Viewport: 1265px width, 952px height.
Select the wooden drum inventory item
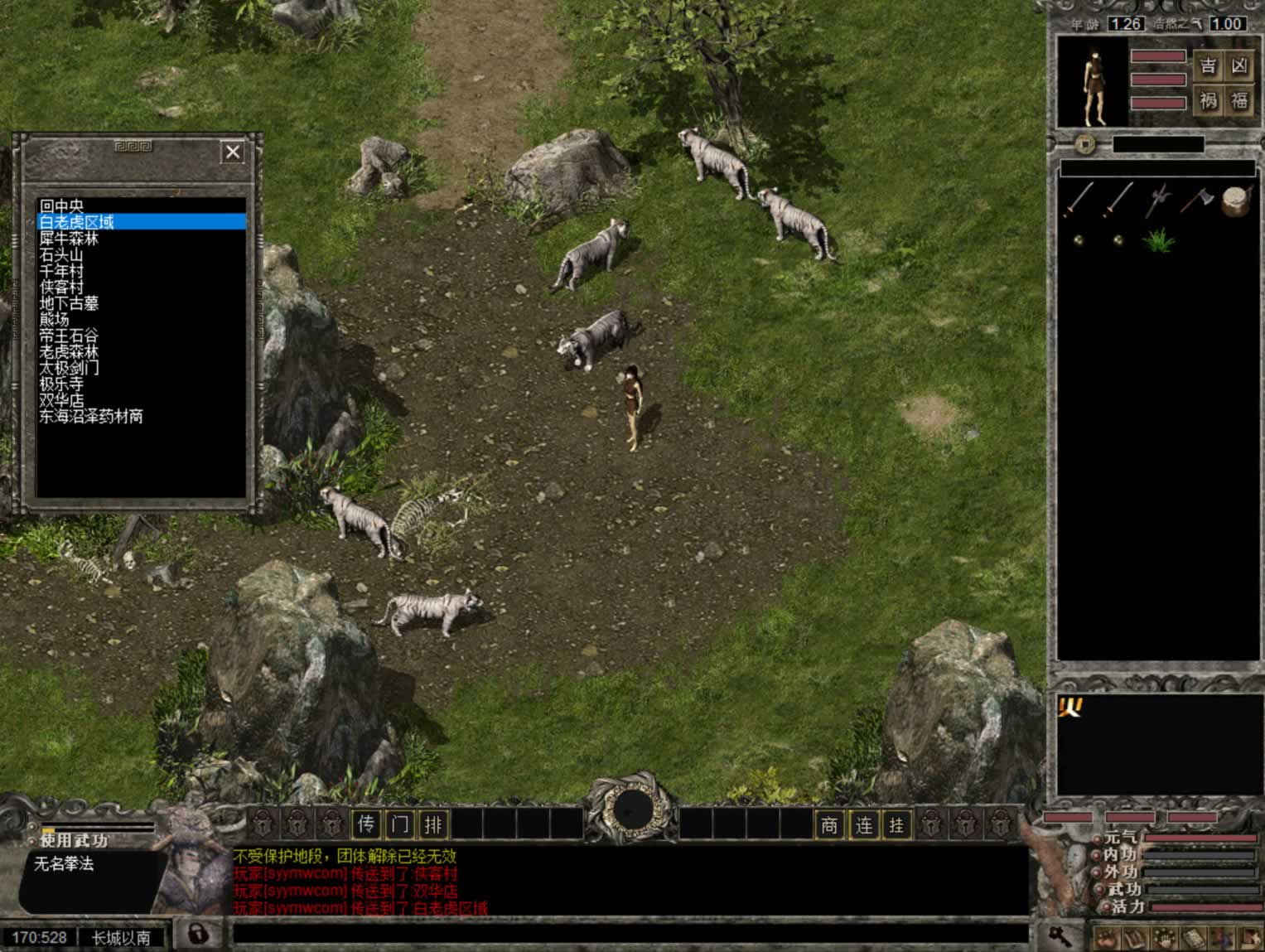click(x=1237, y=201)
